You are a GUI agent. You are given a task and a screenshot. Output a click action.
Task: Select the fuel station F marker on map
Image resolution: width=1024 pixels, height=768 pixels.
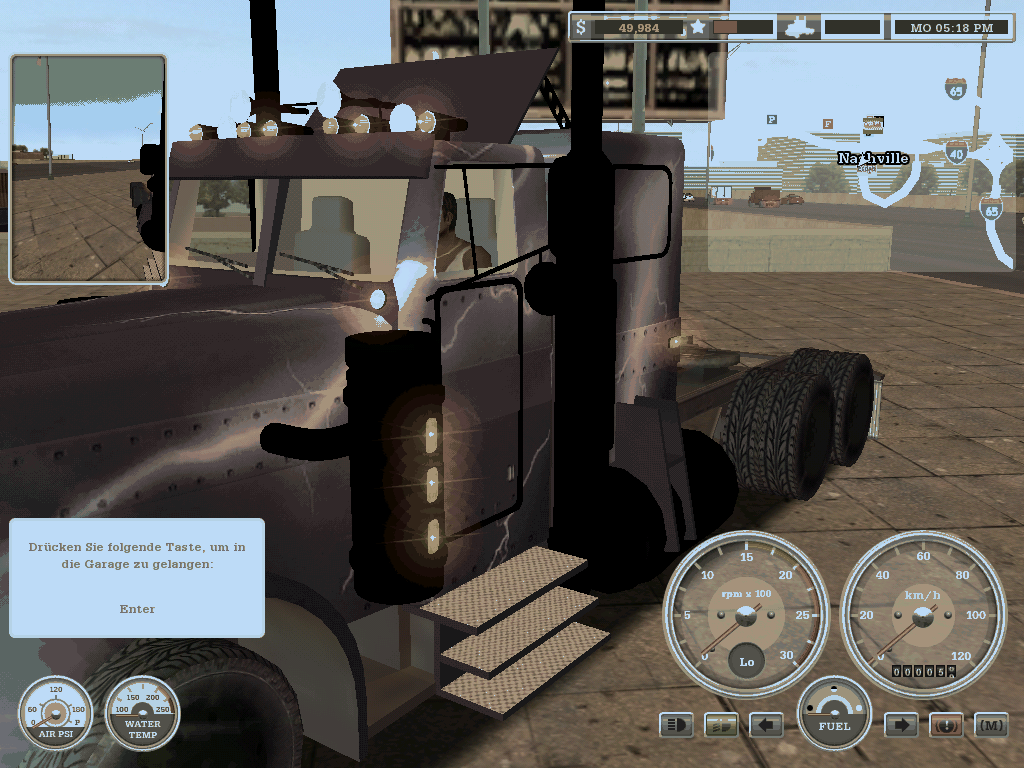click(827, 124)
